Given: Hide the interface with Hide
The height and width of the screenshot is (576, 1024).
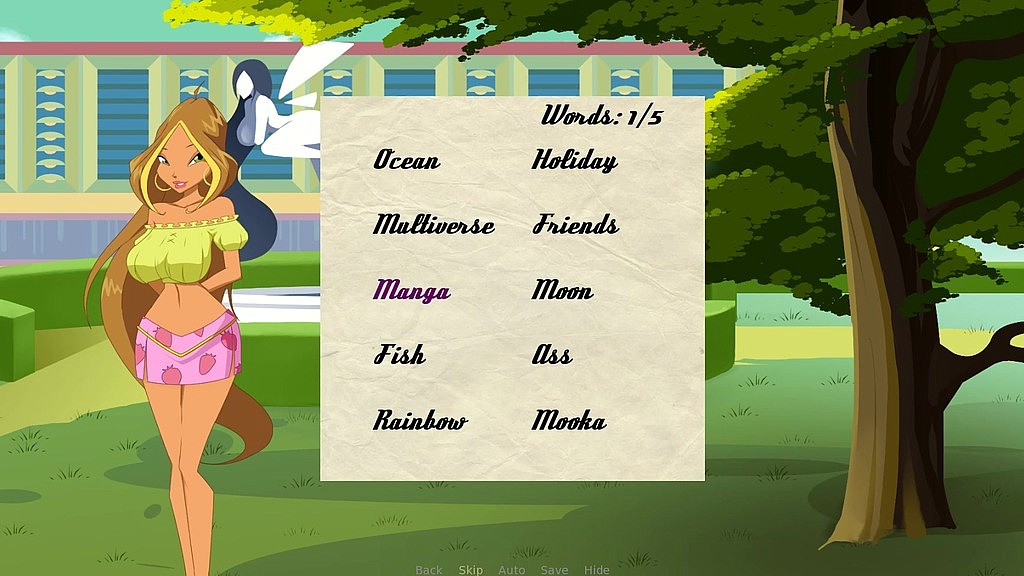Looking at the screenshot, I should click(597, 570).
